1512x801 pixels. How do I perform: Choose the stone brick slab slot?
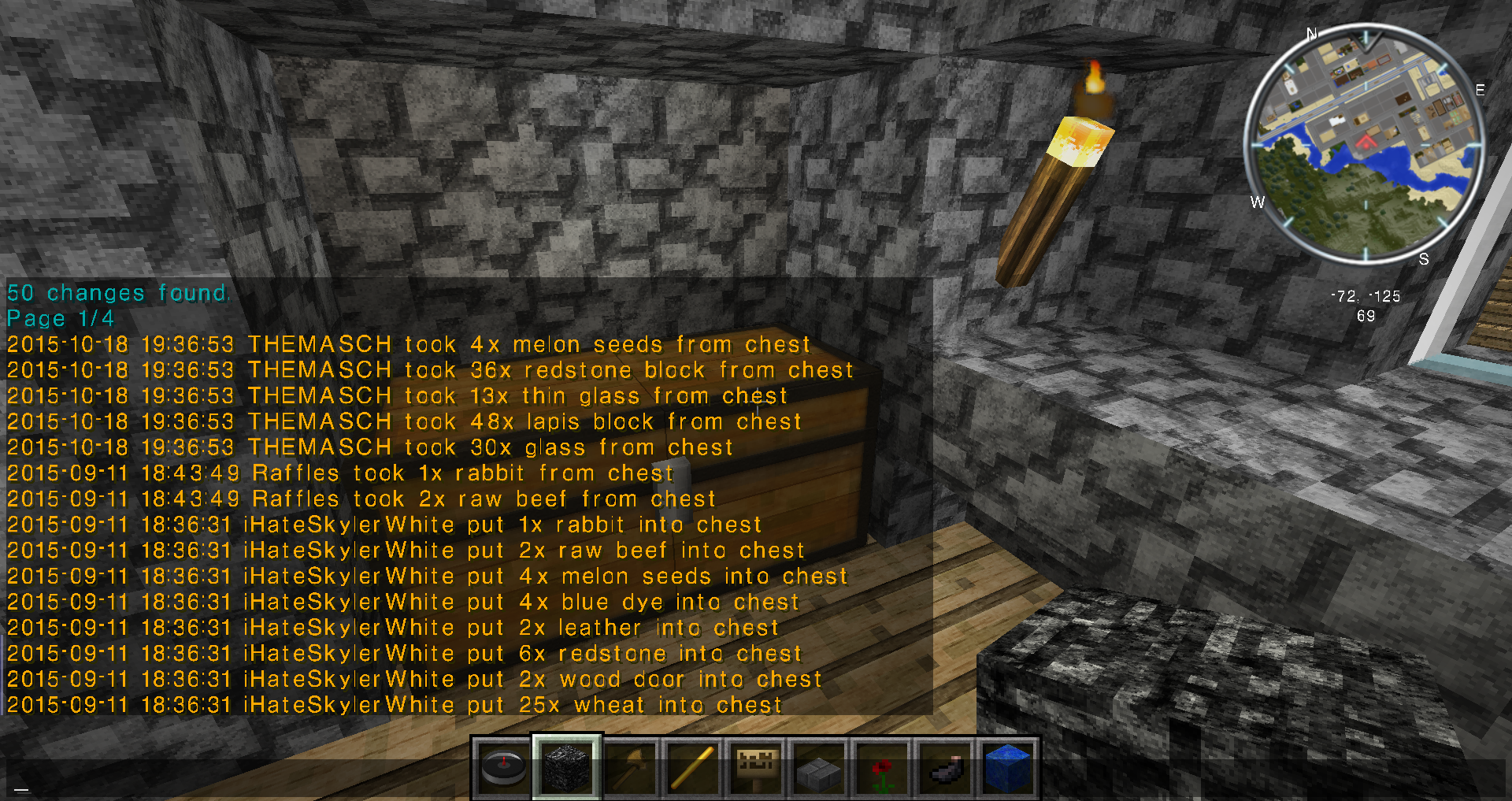pyautogui.click(x=819, y=768)
